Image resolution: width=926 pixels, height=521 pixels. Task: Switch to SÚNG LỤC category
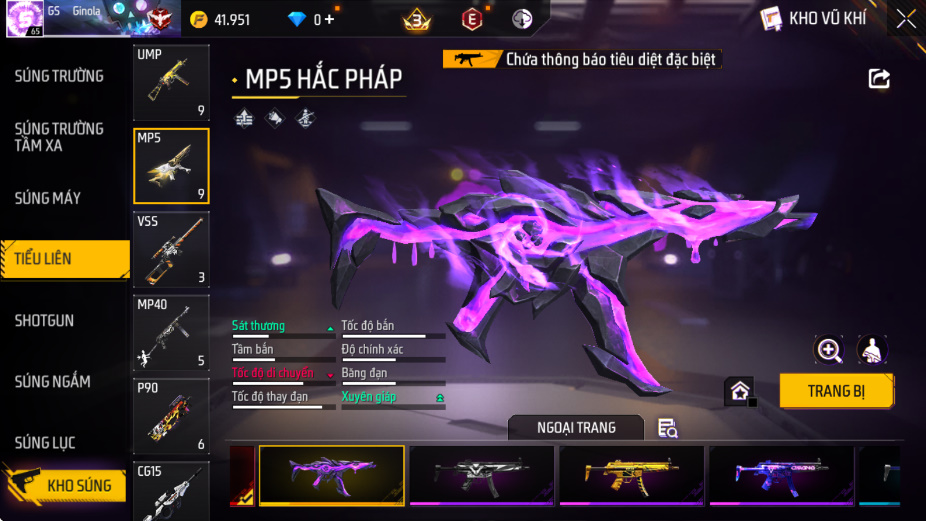(45, 443)
